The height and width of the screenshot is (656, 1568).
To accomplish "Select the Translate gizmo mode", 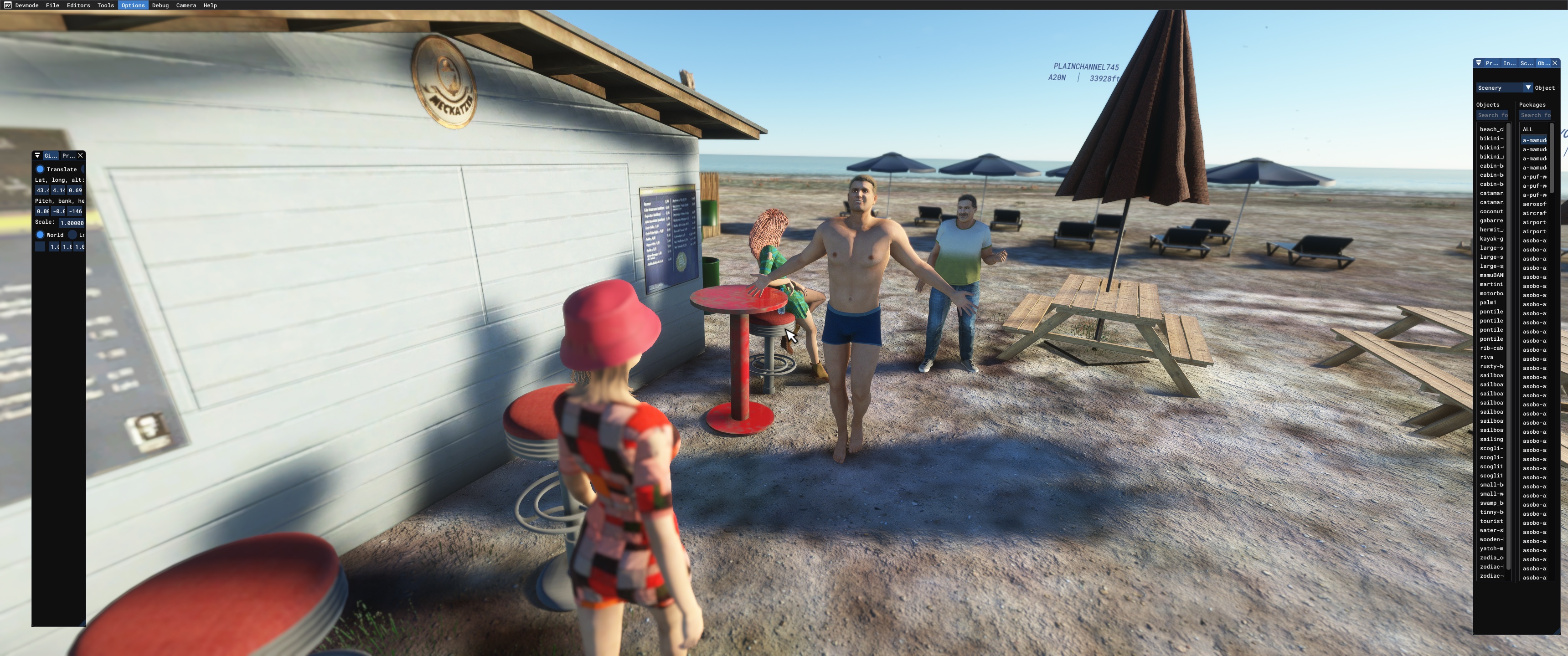I will coord(40,169).
